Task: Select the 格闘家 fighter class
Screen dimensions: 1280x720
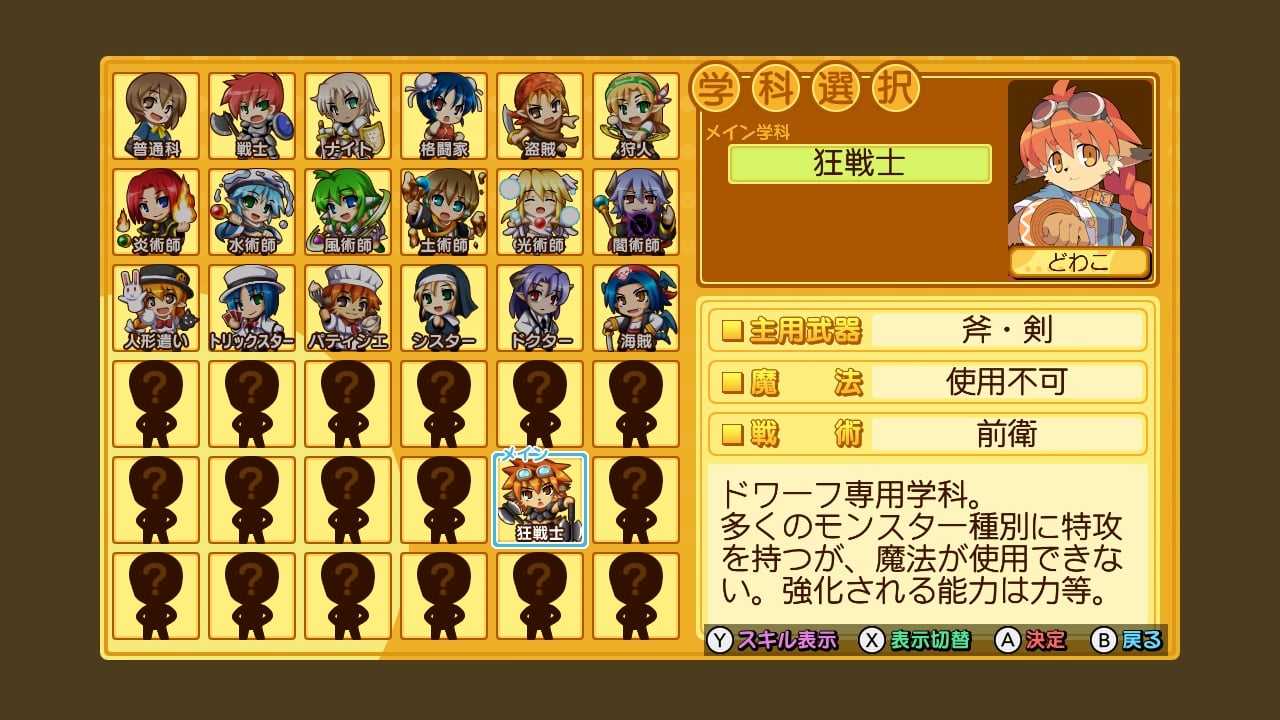Action: 444,116
